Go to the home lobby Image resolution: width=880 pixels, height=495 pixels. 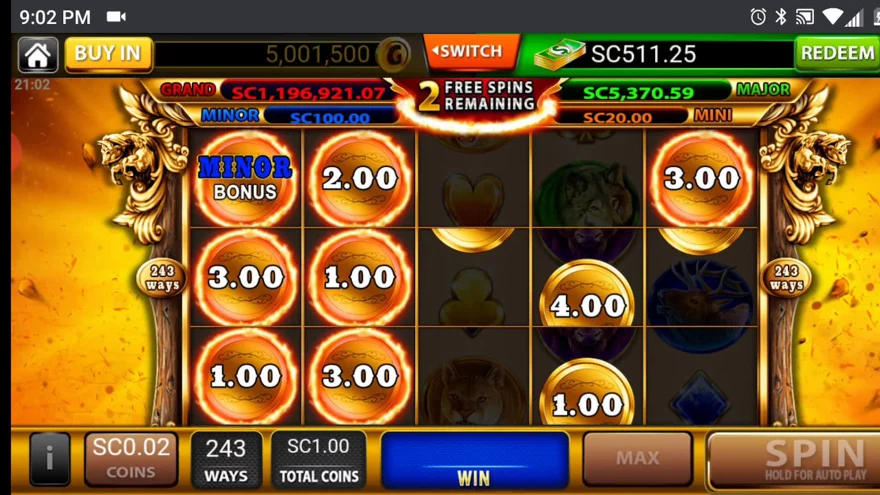[37, 54]
